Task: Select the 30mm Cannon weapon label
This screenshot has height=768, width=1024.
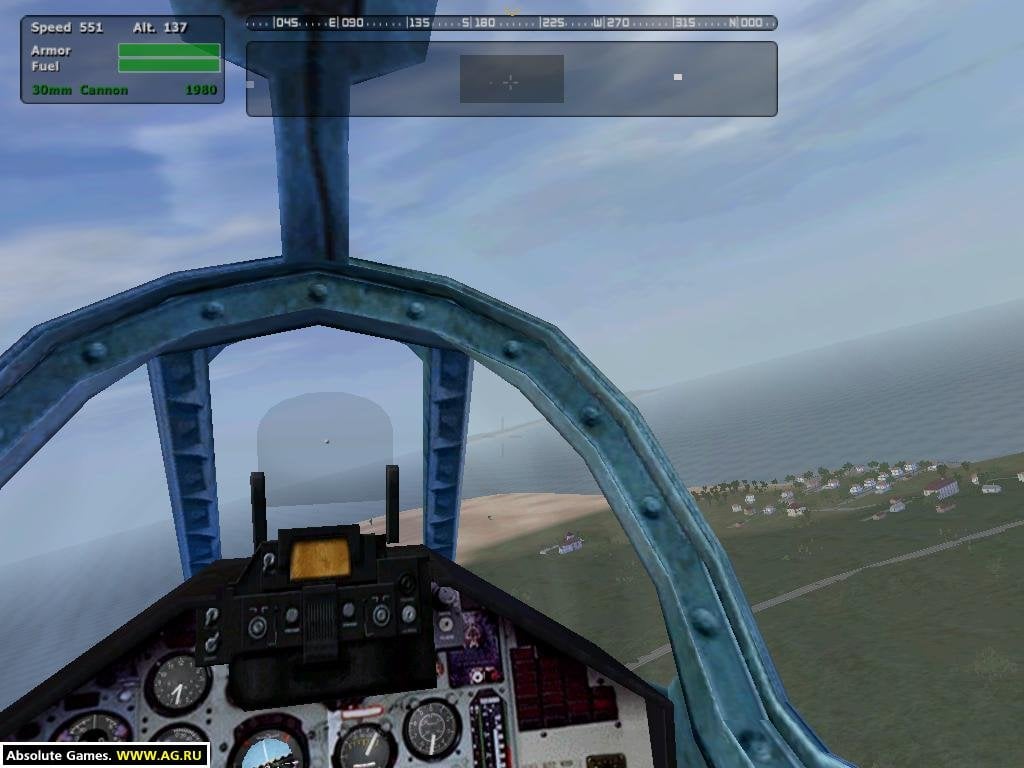Action: click(x=80, y=90)
